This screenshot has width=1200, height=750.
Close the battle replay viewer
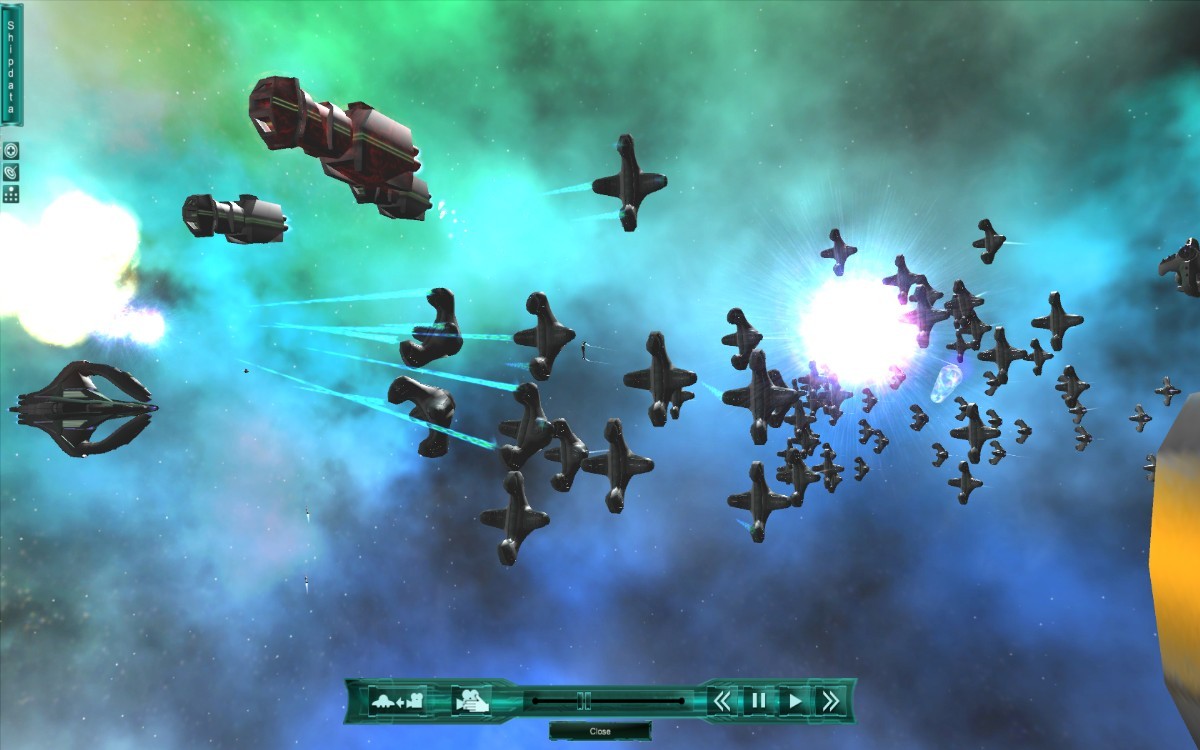[600, 731]
